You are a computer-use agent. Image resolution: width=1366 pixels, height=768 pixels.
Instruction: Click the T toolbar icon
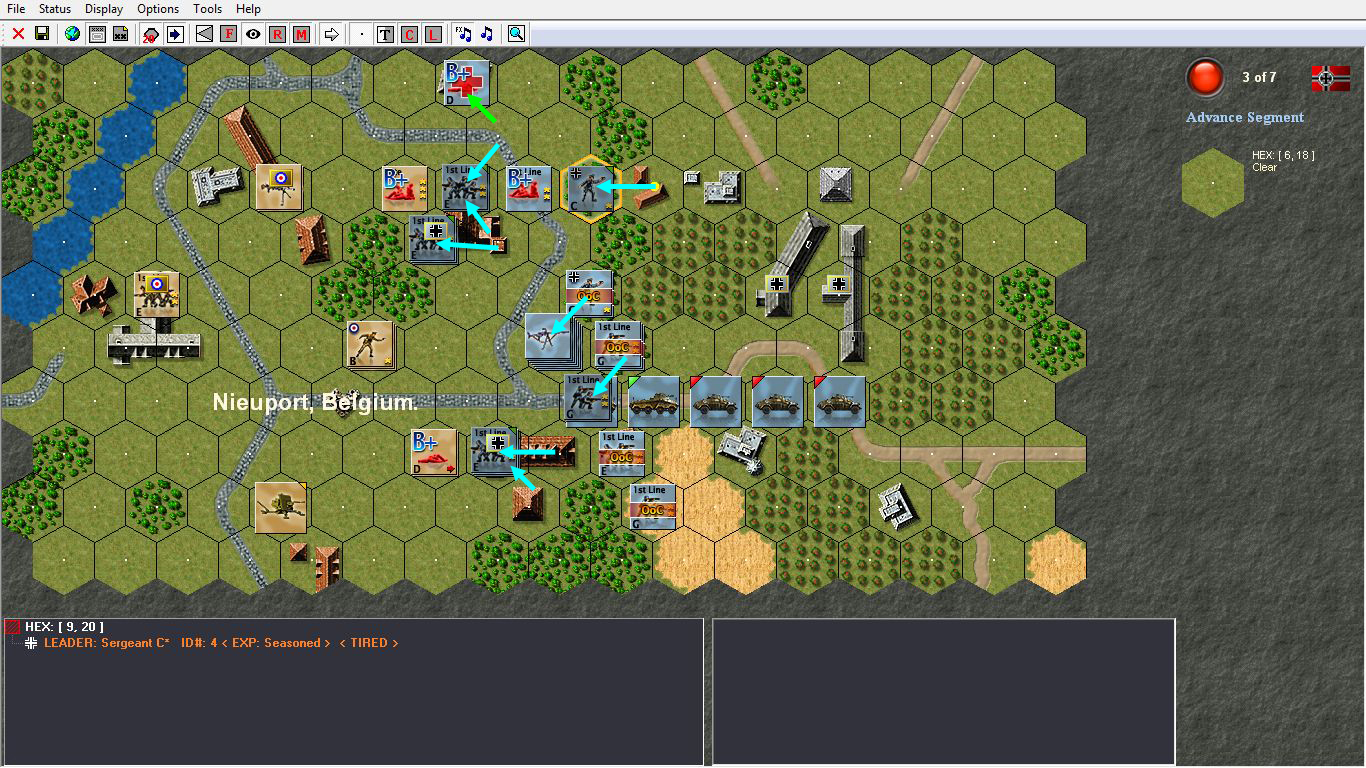pyautogui.click(x=384, y=33)
